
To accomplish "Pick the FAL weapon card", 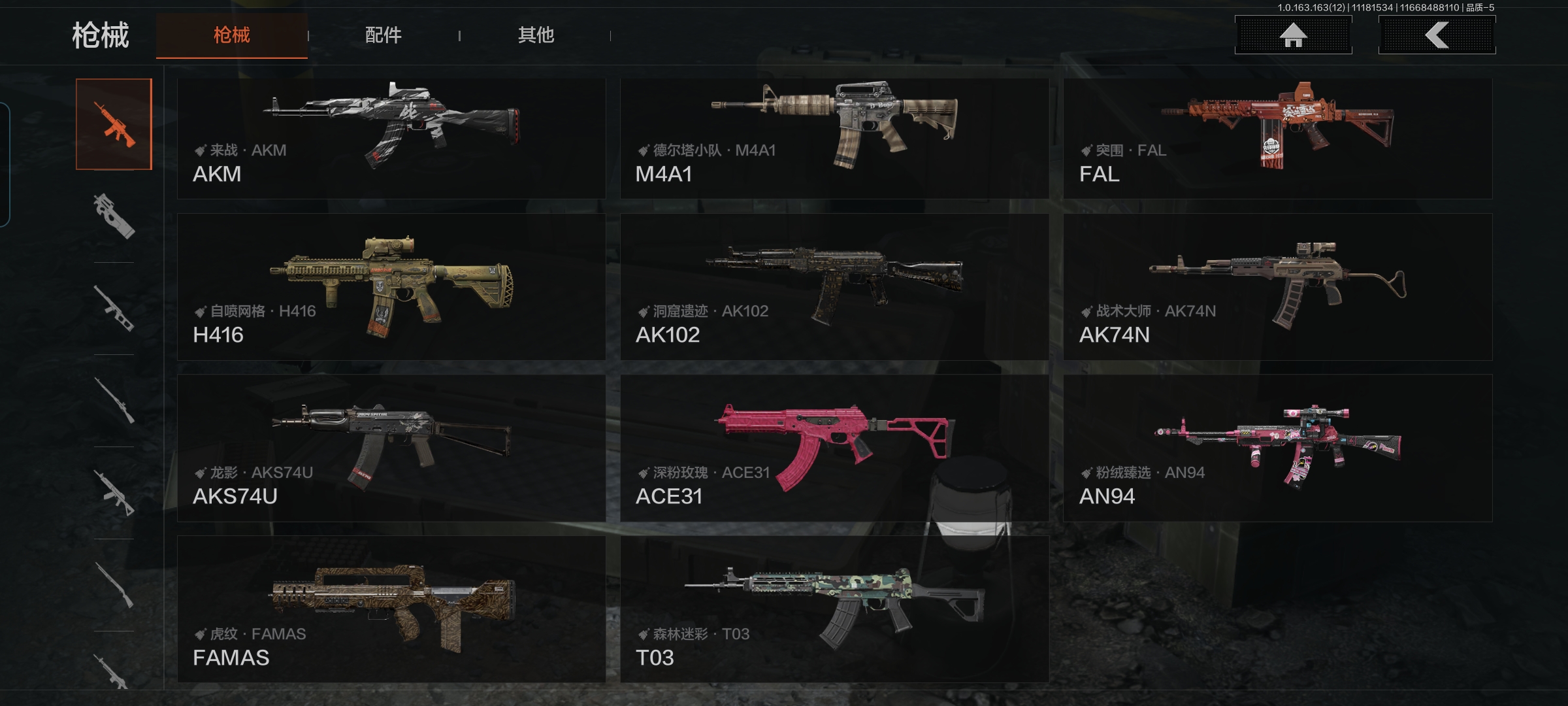I will pyautogui.click(x=1277, y=139).
